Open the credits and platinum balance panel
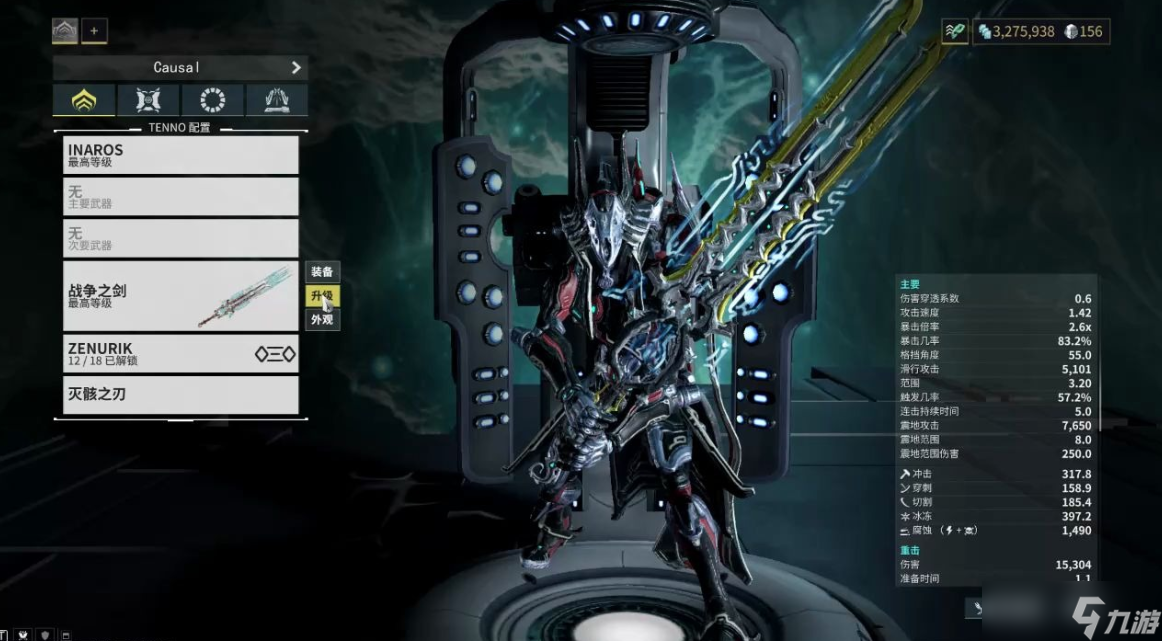The image size is (1162, 641). [1040, 32]
